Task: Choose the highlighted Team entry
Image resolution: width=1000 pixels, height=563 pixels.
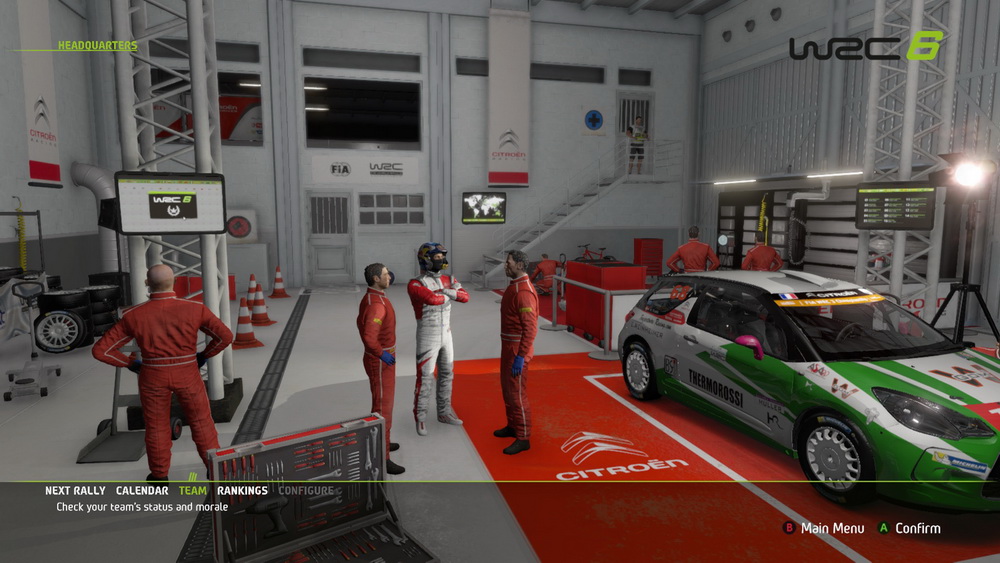Action: pyautogui.click(x=193, y=491)
